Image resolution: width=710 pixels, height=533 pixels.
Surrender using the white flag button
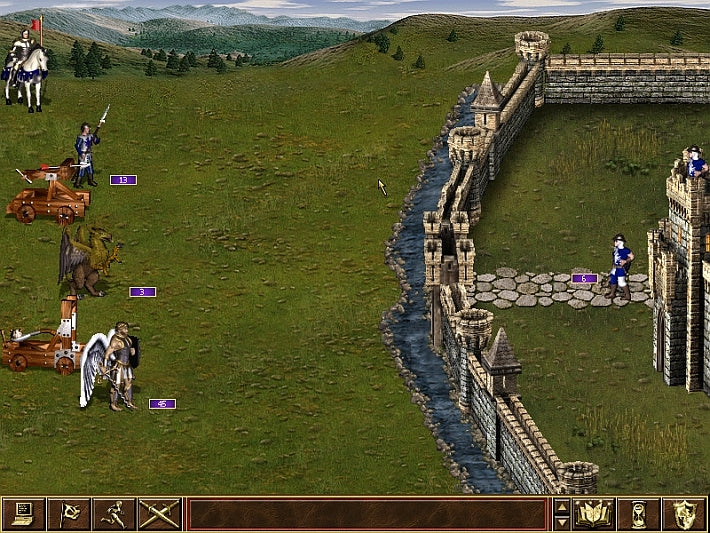[x=68, y=514]
